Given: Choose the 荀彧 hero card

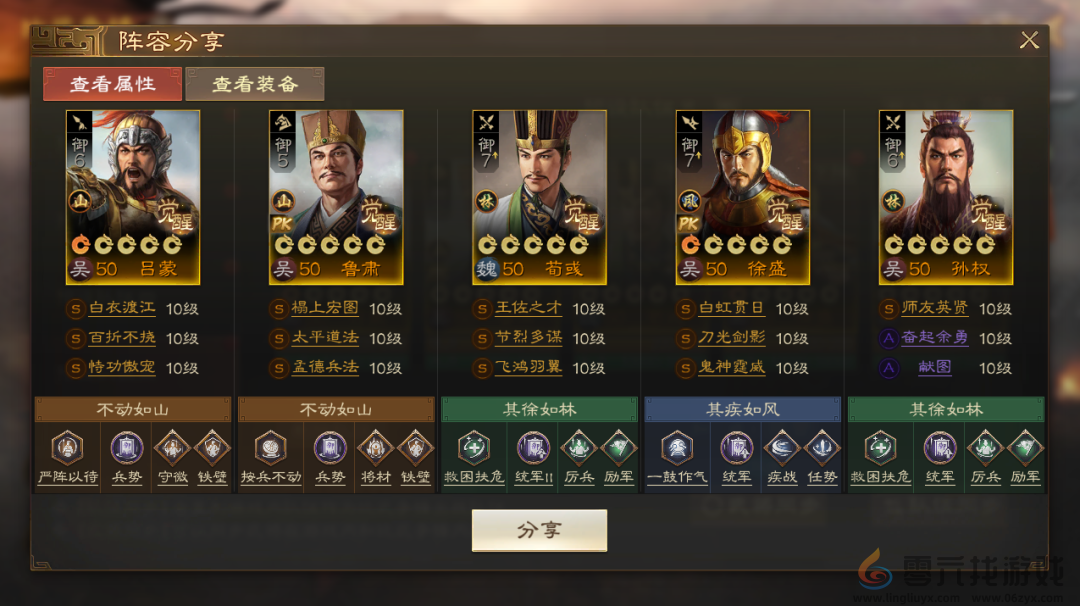Looking at the screenshot, I should tap(539, 197).
